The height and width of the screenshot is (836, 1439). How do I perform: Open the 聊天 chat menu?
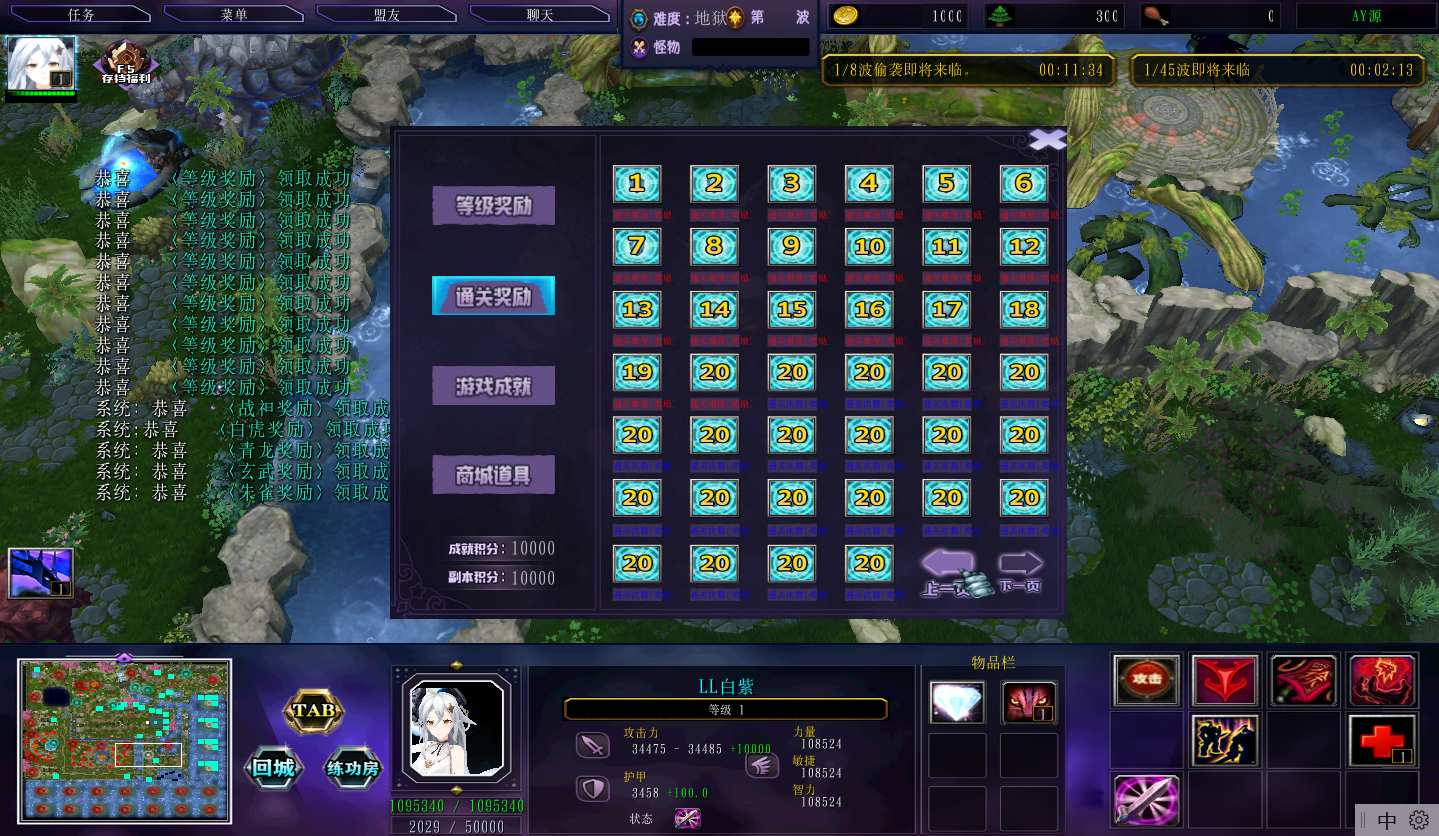pos(539,15)
